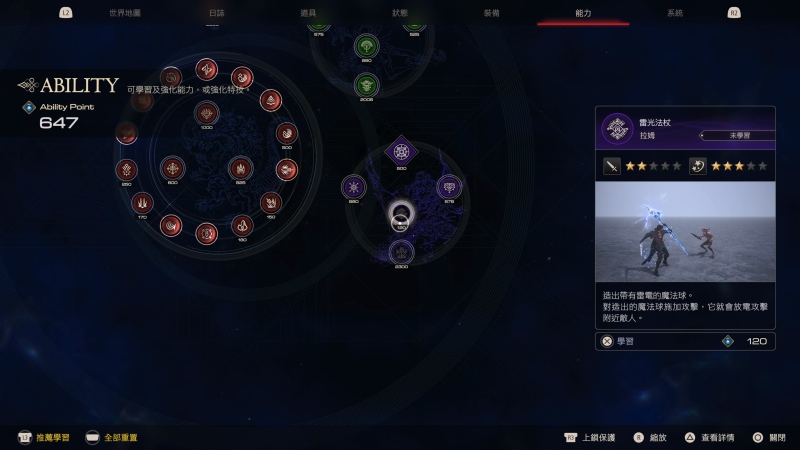Switch to the 裝備 tab

click(491, 13)
